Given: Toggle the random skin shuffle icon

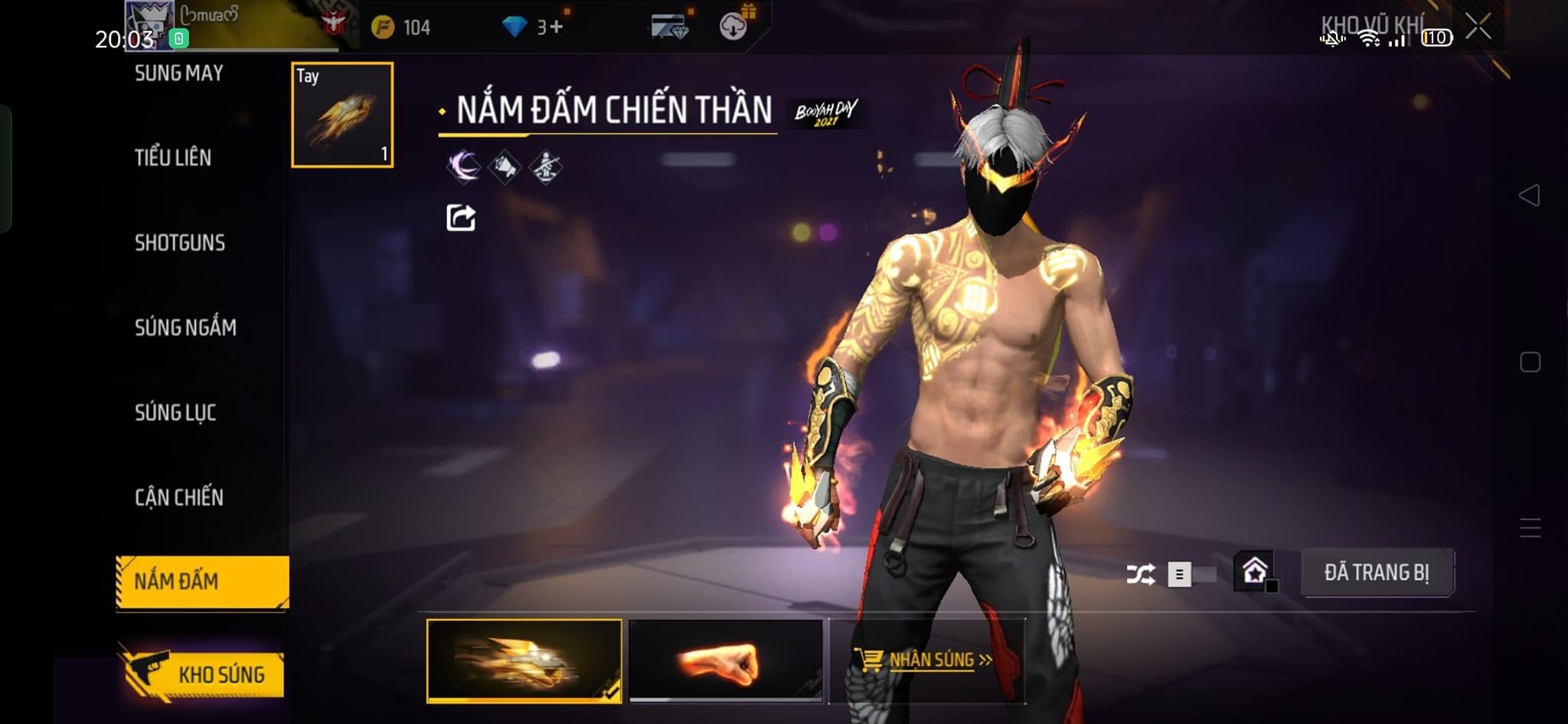Looking at the screenshot, I should pyautogui.click(x=1140, y=574).
